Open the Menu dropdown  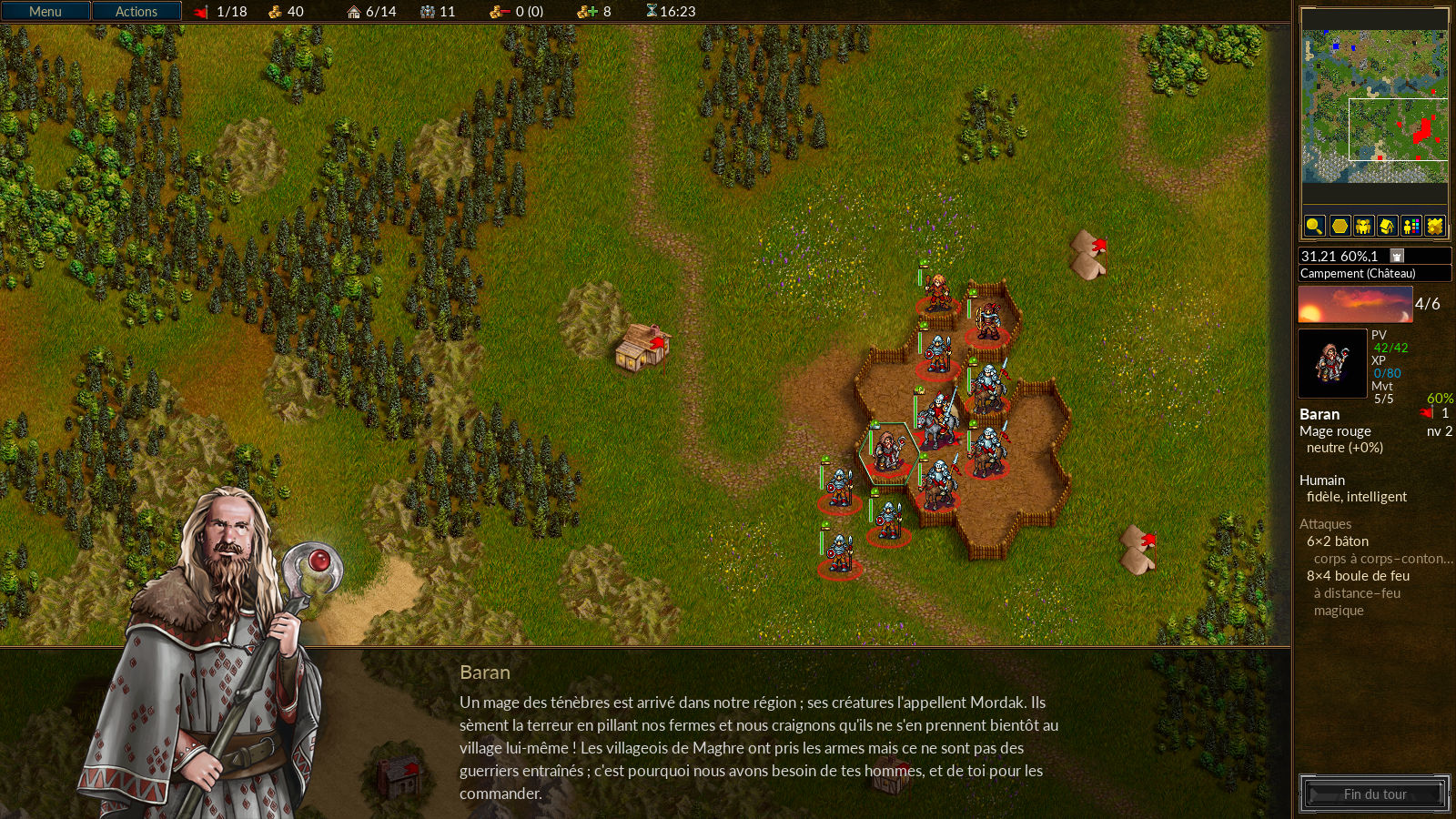[x=45, y=11]
